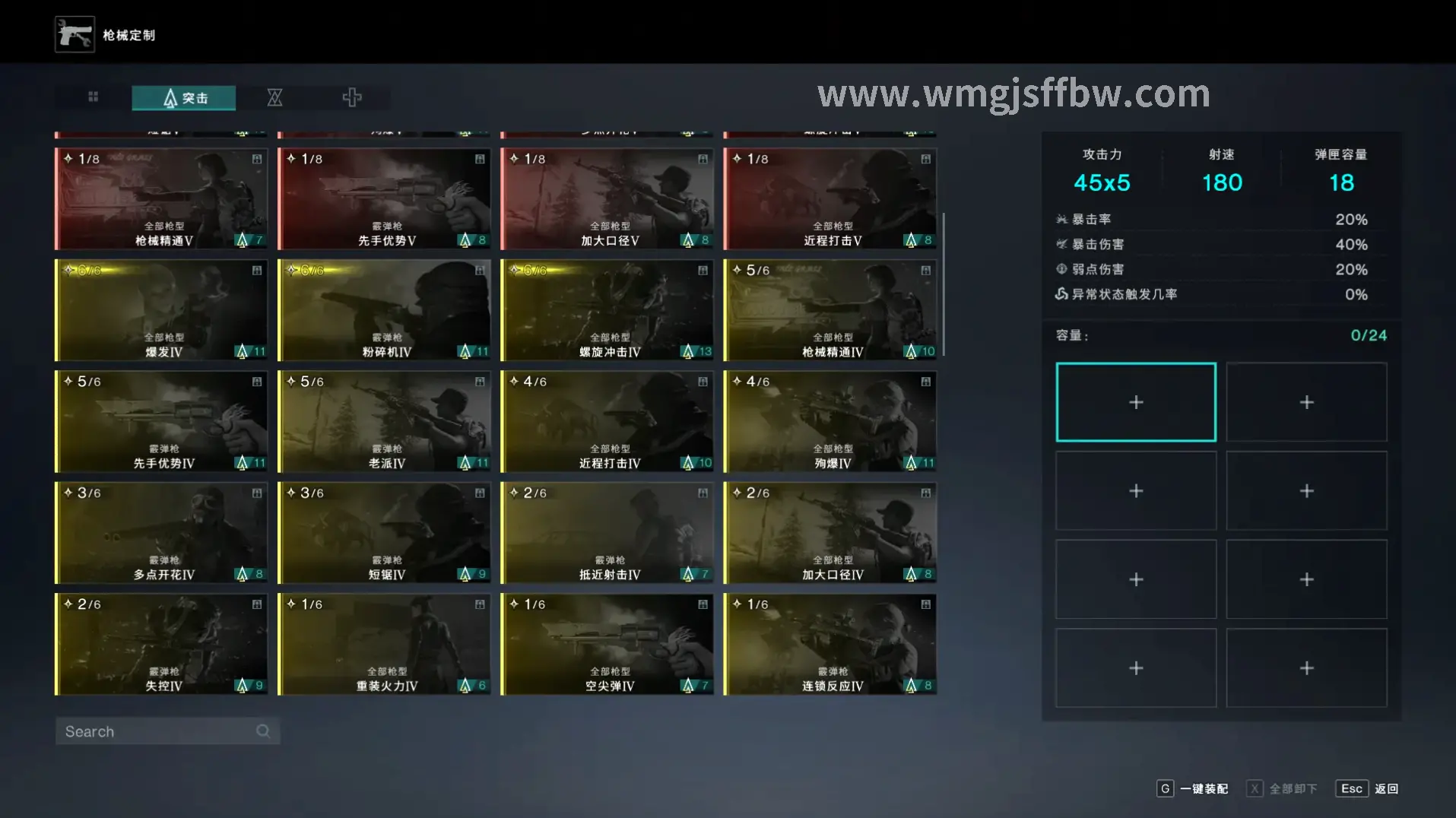Screen dimensions: 1456x818
Task: Select the 枪械精通V mod card
Action: coord(161,199)
